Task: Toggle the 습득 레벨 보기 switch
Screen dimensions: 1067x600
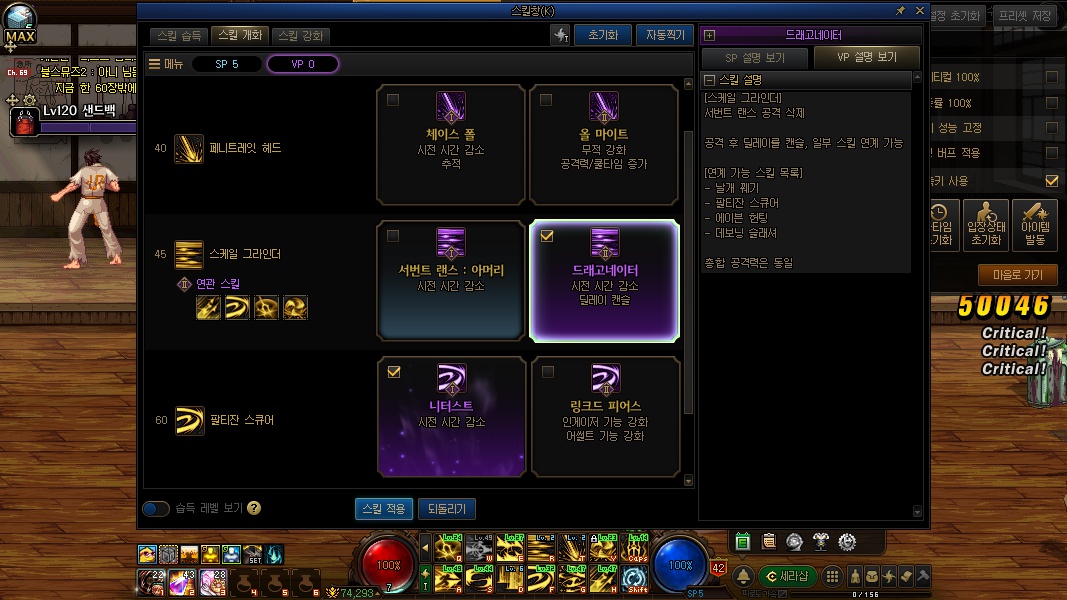Action: pos(156,508)
